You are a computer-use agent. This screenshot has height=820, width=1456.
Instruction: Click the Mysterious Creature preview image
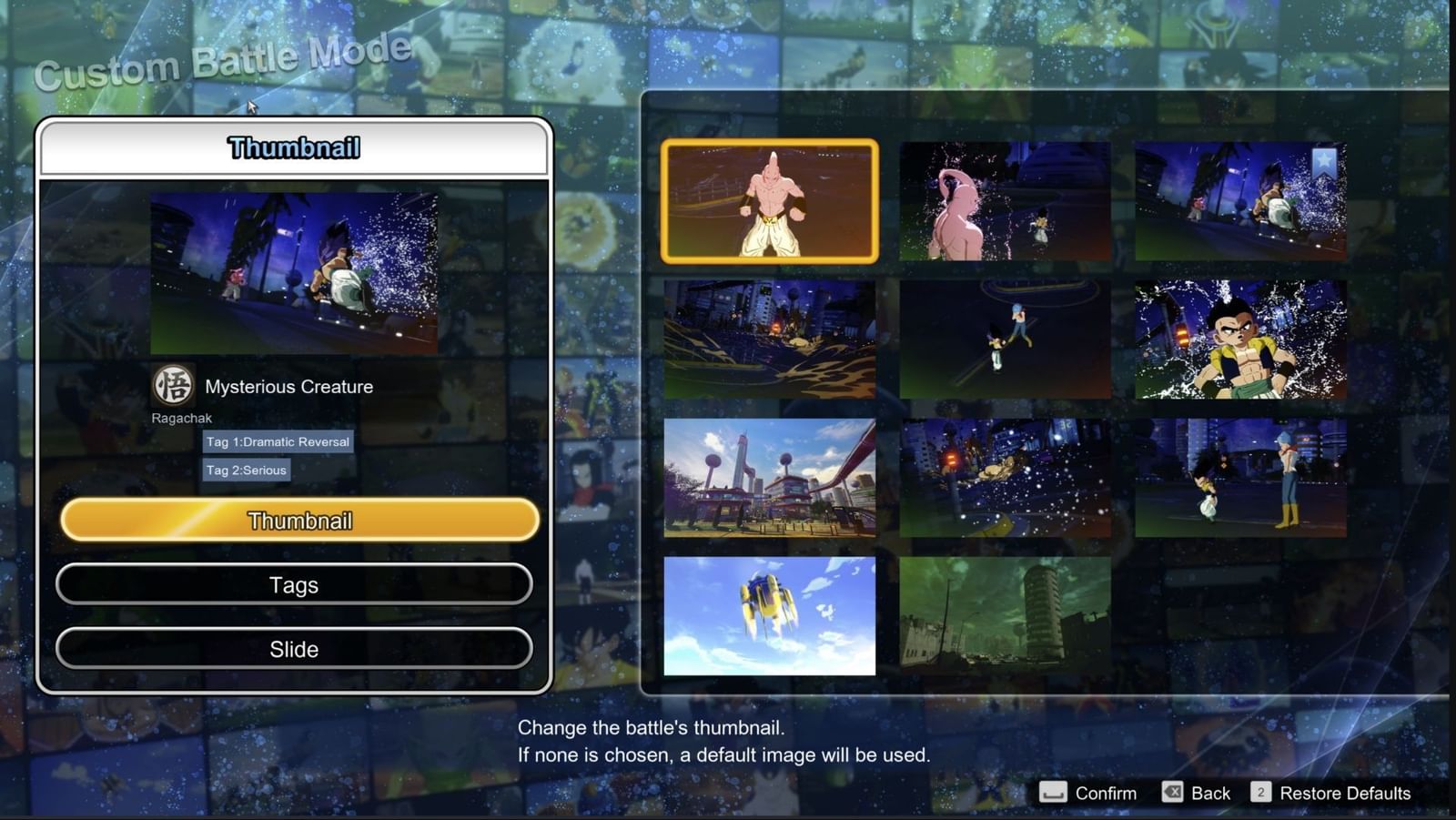point(293,273)
